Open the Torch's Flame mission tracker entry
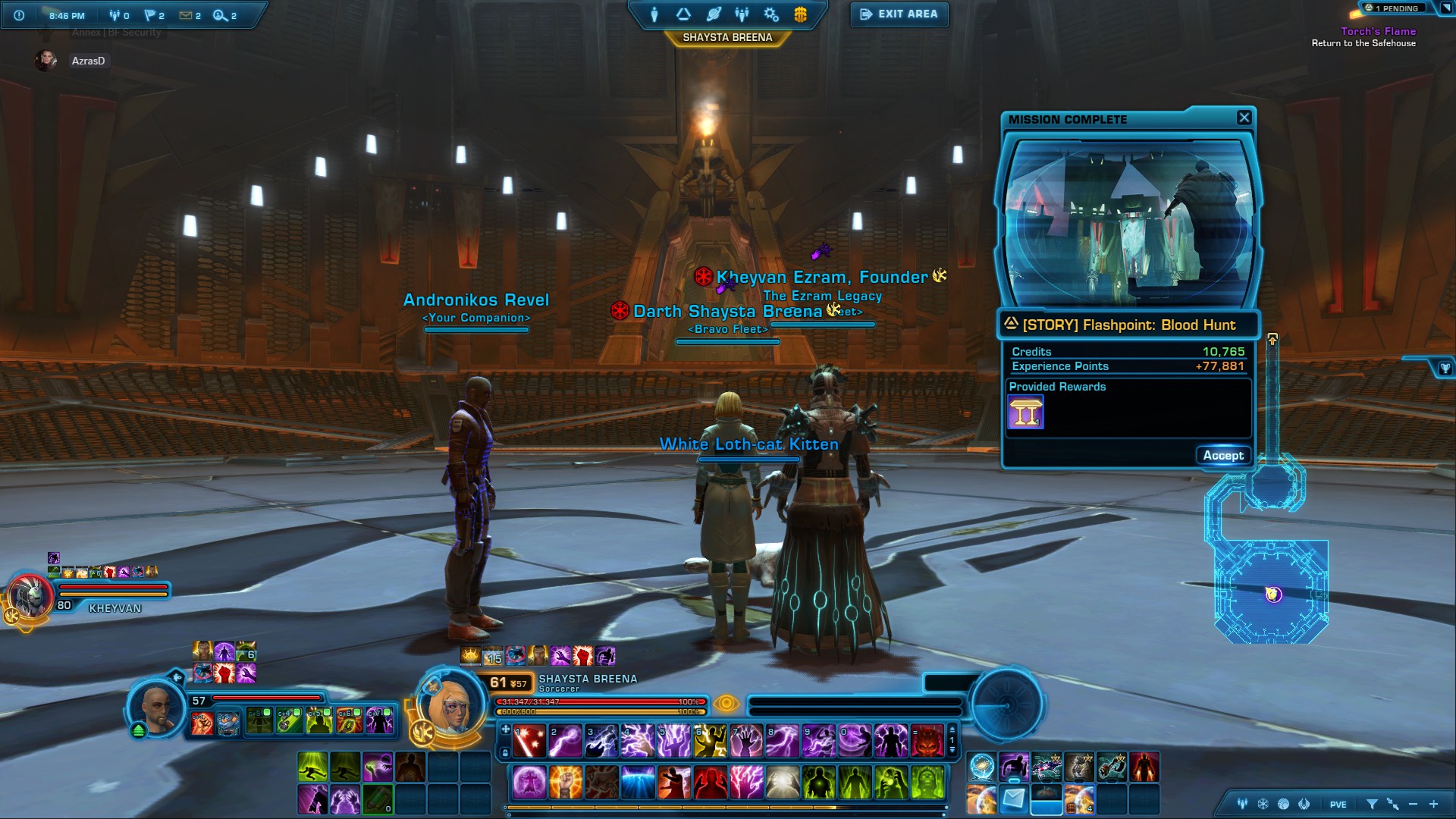The height and width of the screenshot is (819, 1456). (x=1377, y=31)
